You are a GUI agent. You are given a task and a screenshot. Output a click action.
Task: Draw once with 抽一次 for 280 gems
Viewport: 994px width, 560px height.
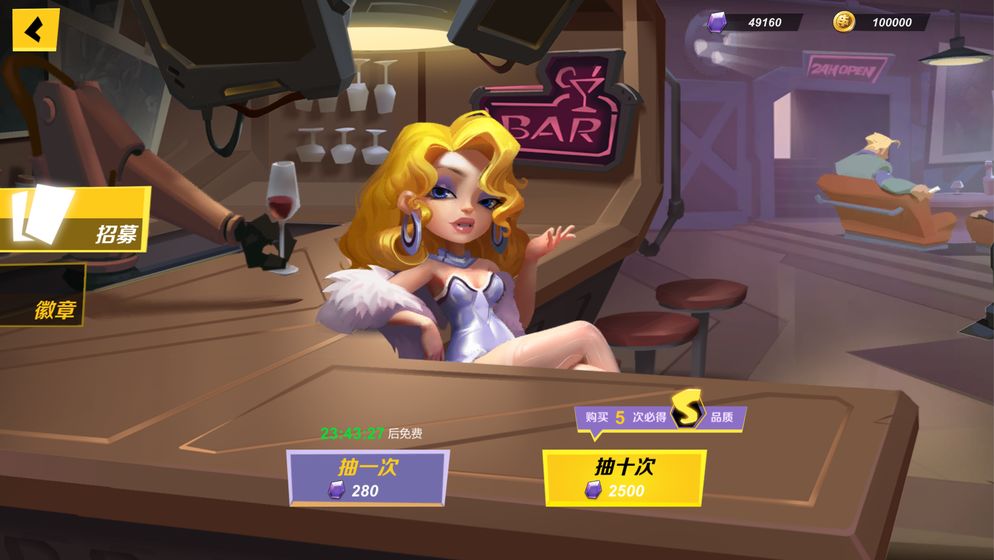click(x=367, y=477)
